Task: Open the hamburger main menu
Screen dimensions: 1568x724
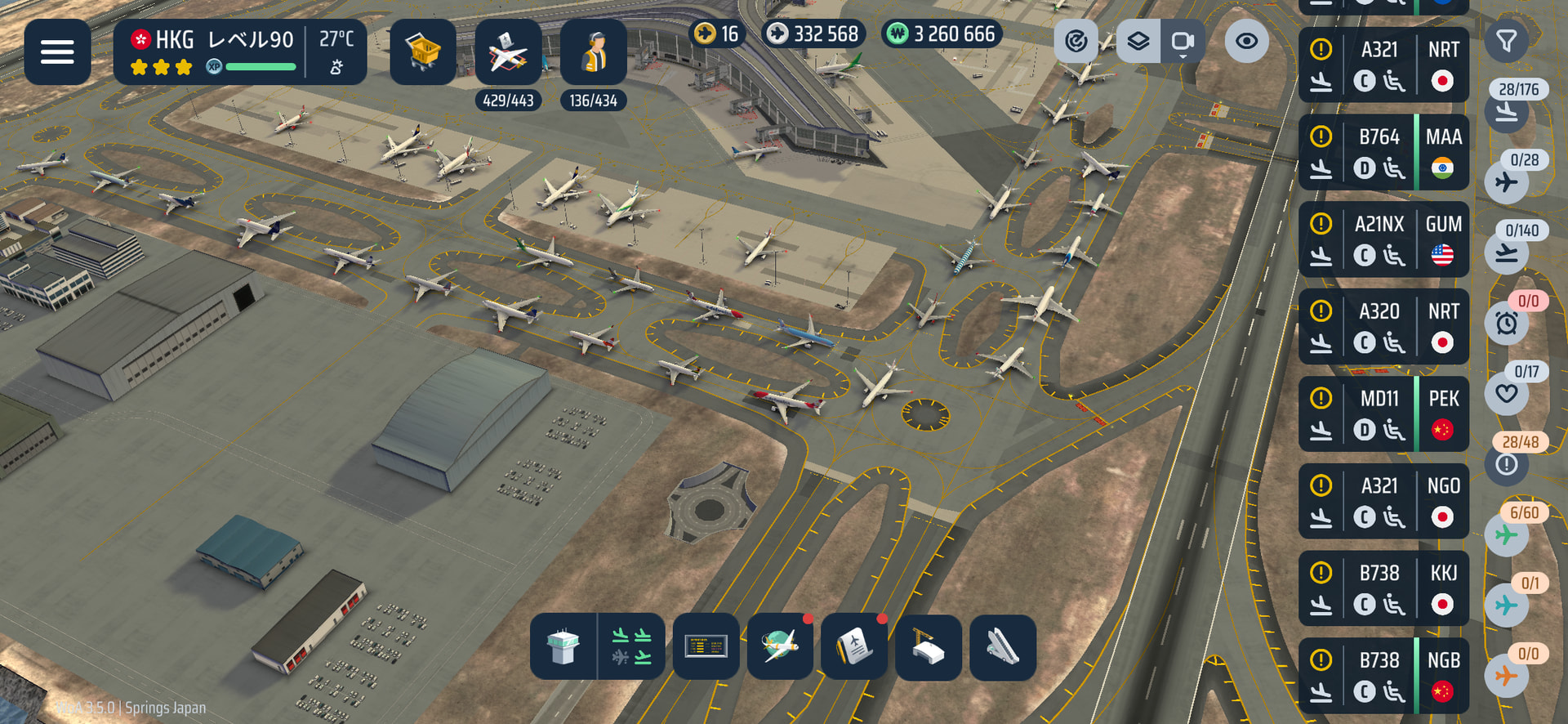Action: click(x=57, y=51)
